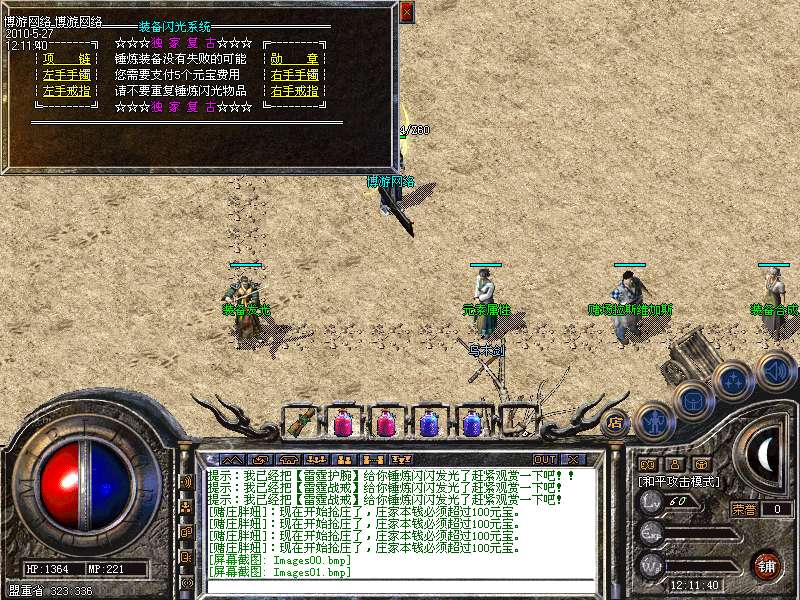Select the 左手手镯 left bracelet link
The height and width of the screenshot is (600, 800).
coord(67,75)
